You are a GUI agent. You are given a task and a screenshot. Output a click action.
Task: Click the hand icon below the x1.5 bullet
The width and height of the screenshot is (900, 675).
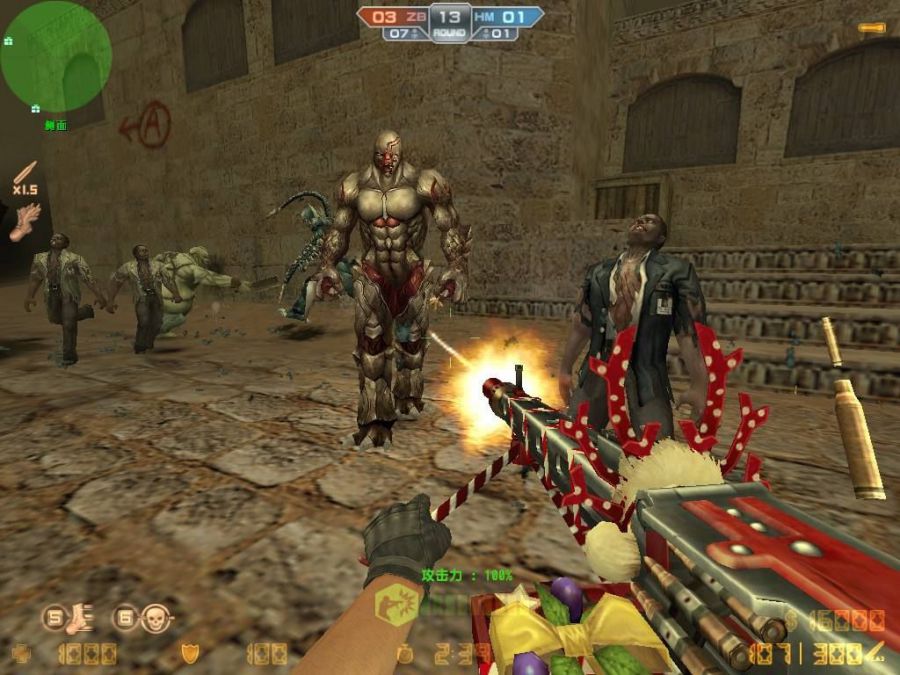[25, 220]
